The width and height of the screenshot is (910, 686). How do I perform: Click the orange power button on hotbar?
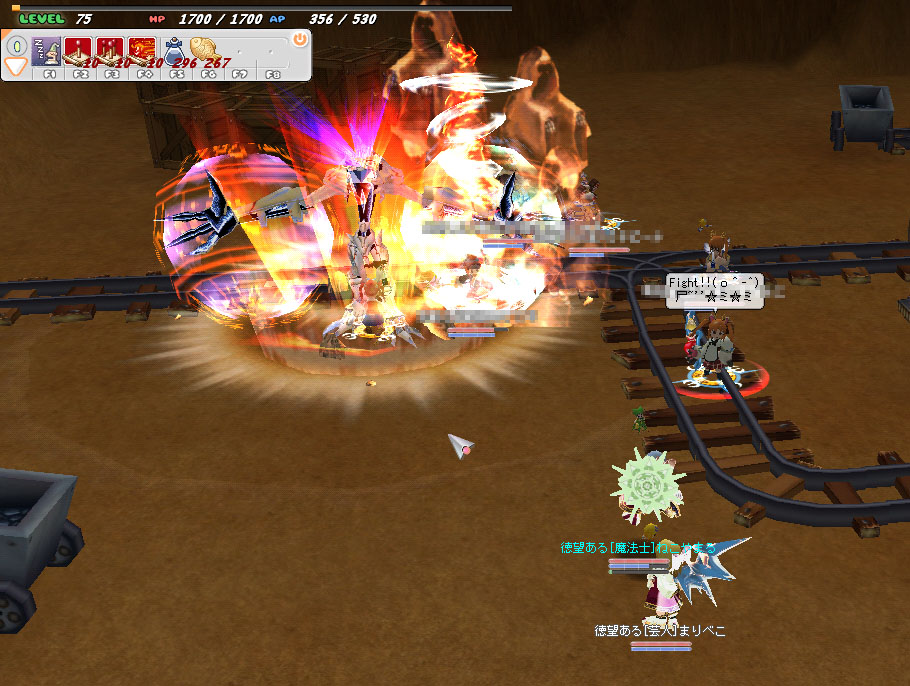299,39
